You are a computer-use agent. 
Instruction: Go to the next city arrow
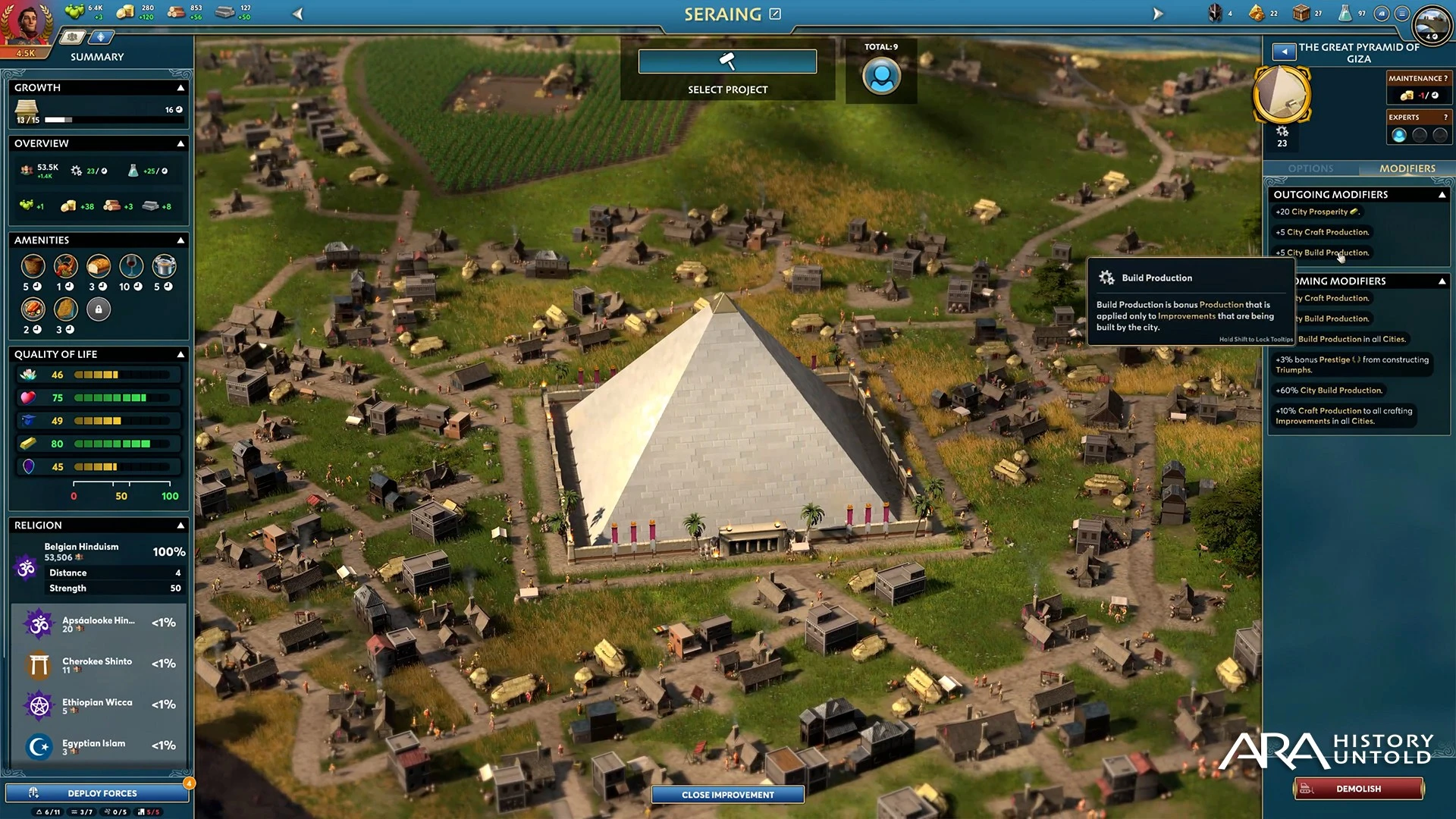point(1157,14)
